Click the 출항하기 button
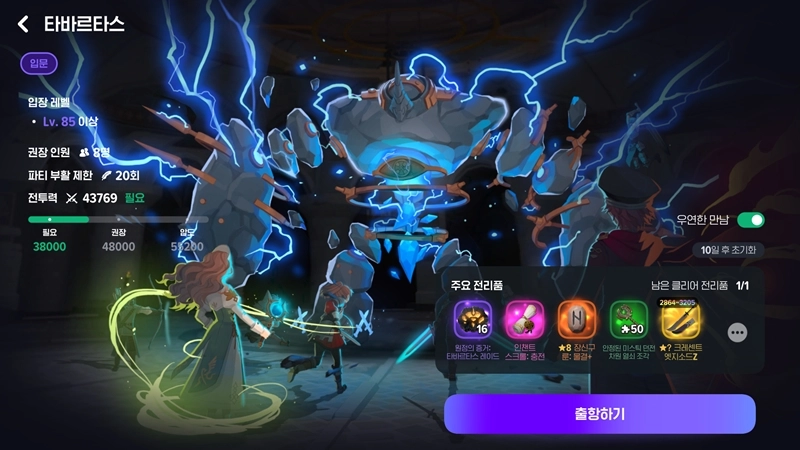This screenshot has width=800, height=450. coord(599,414)
